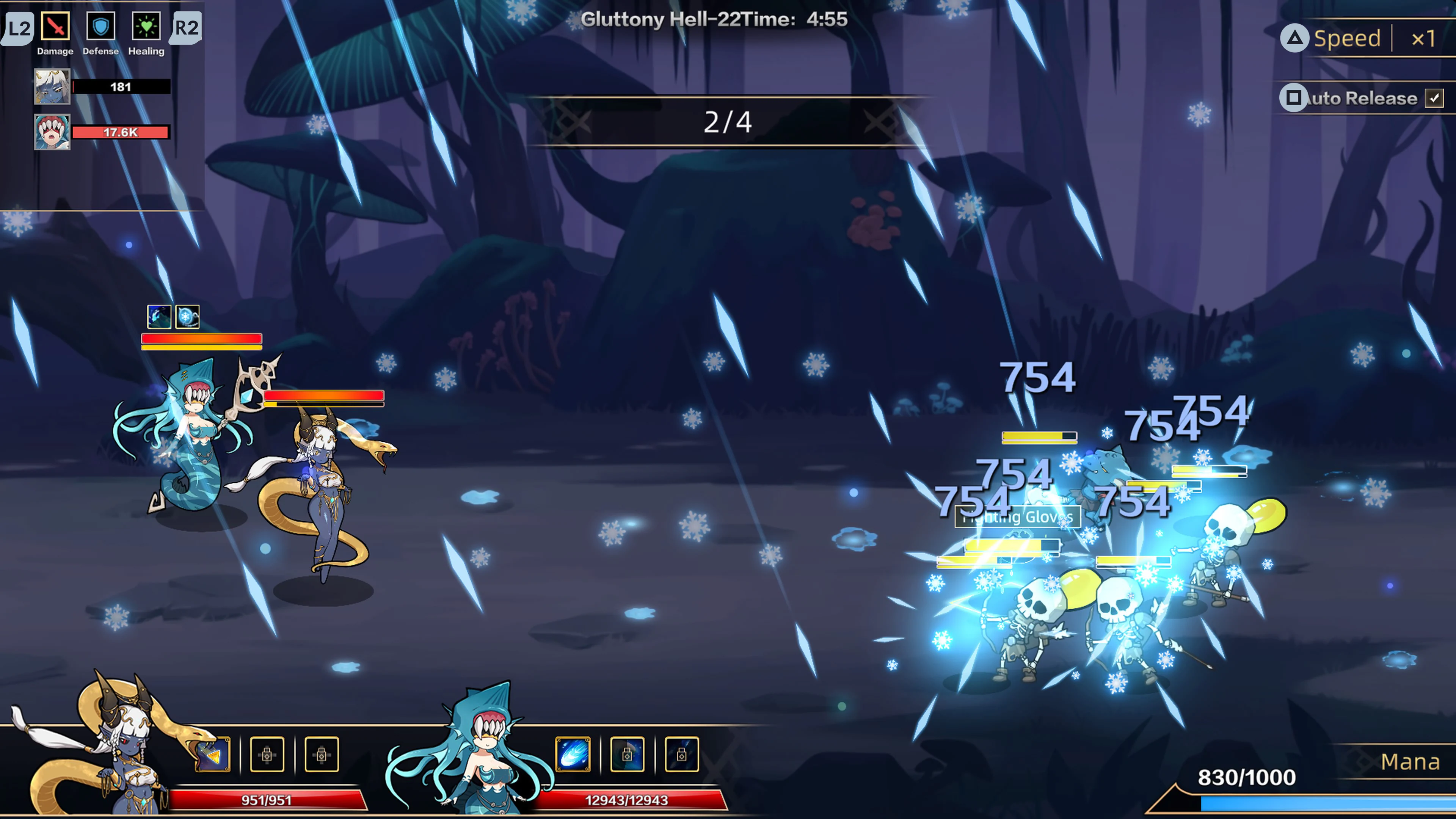
Task: Toggle the Speed triangle control
Action: point(1296,38)
